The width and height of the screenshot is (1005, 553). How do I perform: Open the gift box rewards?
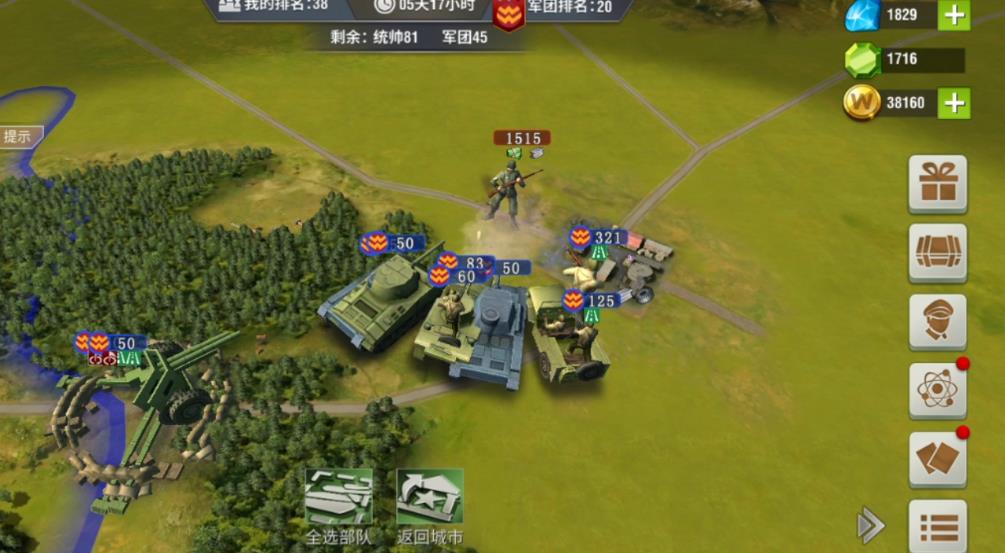pyautogui.click(x=937, y=184)
